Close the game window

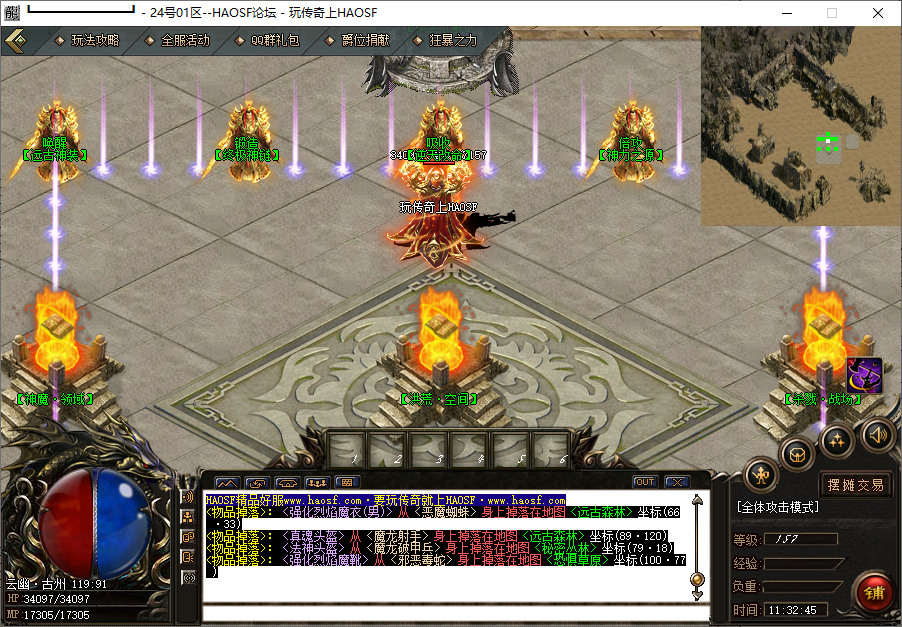point(877,13)
